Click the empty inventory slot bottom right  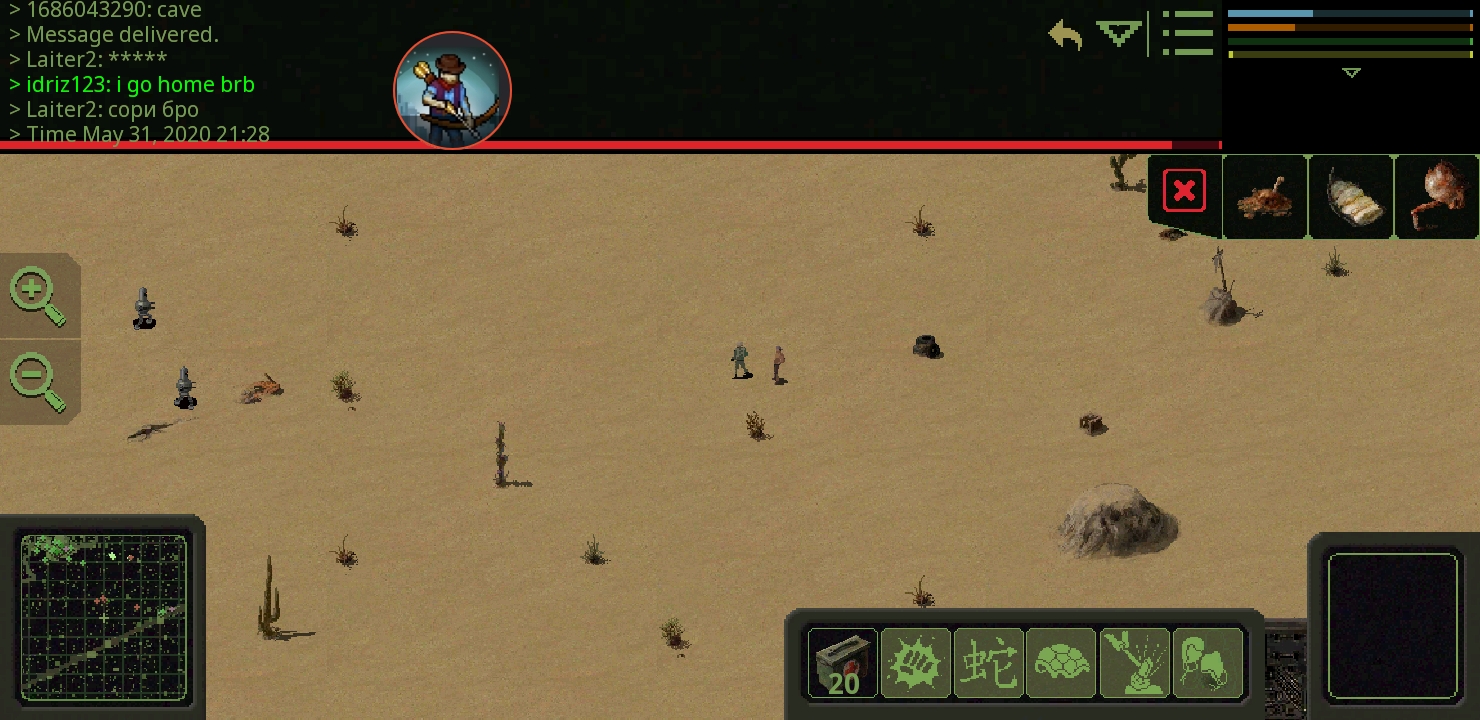coord(1393,627)
